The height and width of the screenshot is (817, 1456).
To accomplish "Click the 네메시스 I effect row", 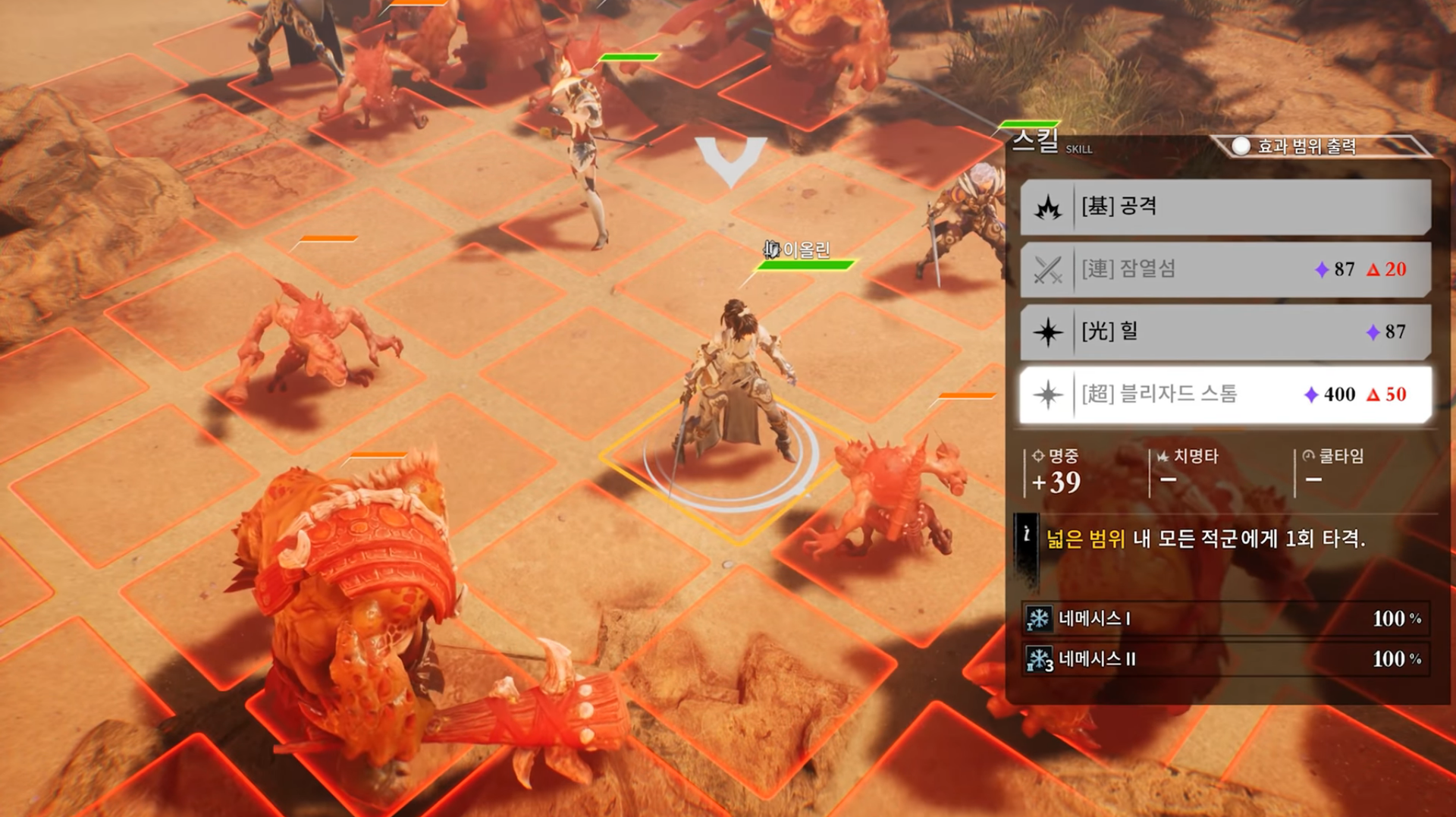I will [1225, 619].
